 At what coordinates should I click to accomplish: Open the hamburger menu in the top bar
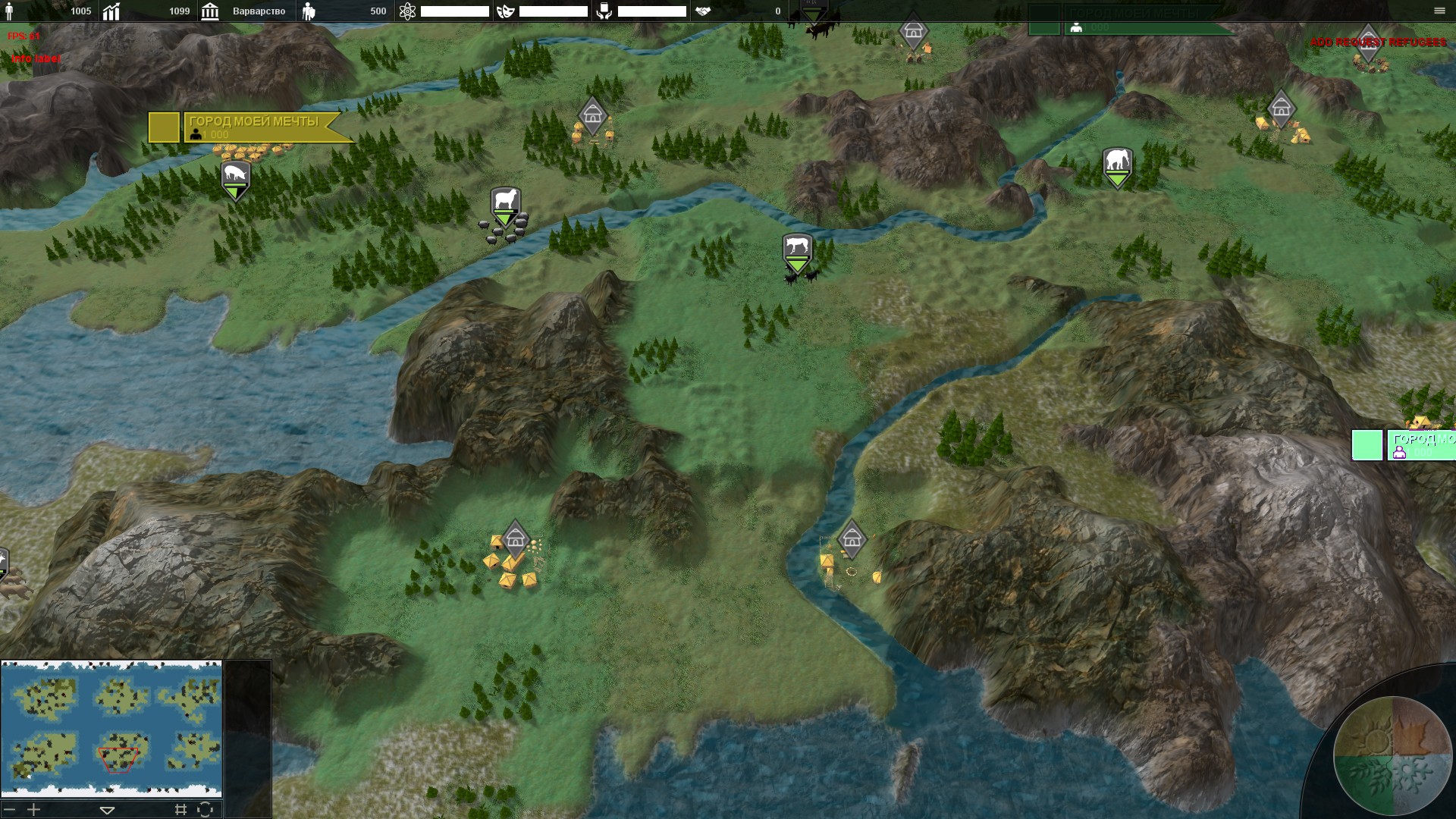click(1439, 11)
